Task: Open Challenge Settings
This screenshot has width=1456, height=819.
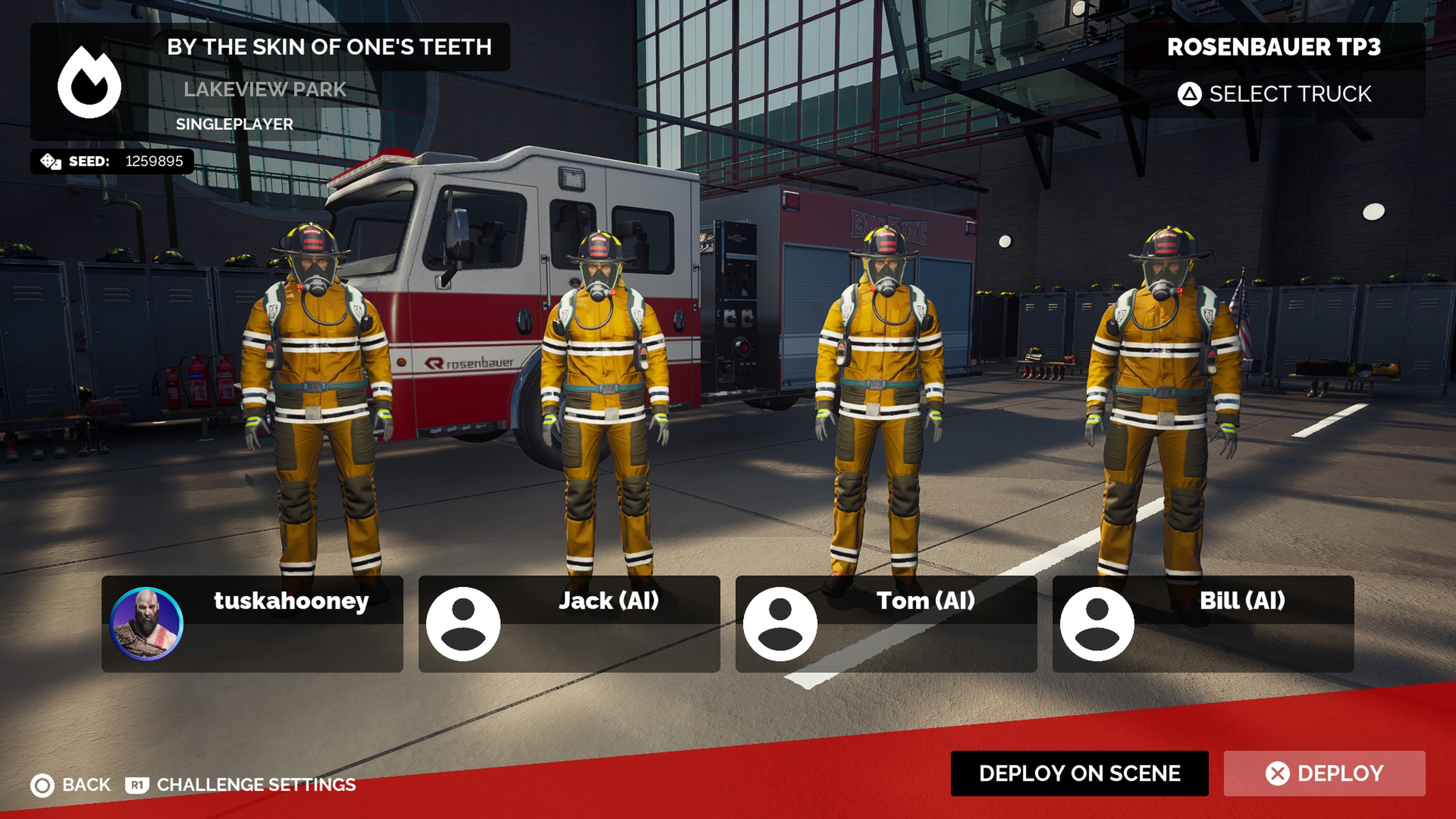Action: click(x=242, y=784)
